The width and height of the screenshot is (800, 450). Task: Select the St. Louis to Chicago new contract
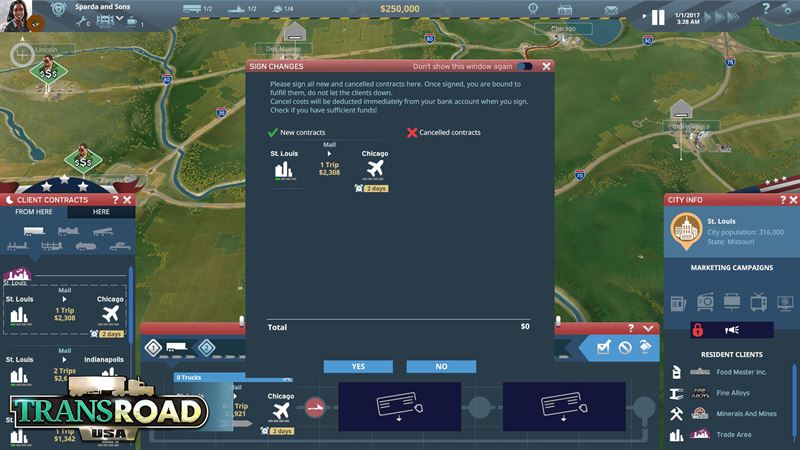click(x=329, y=167)
